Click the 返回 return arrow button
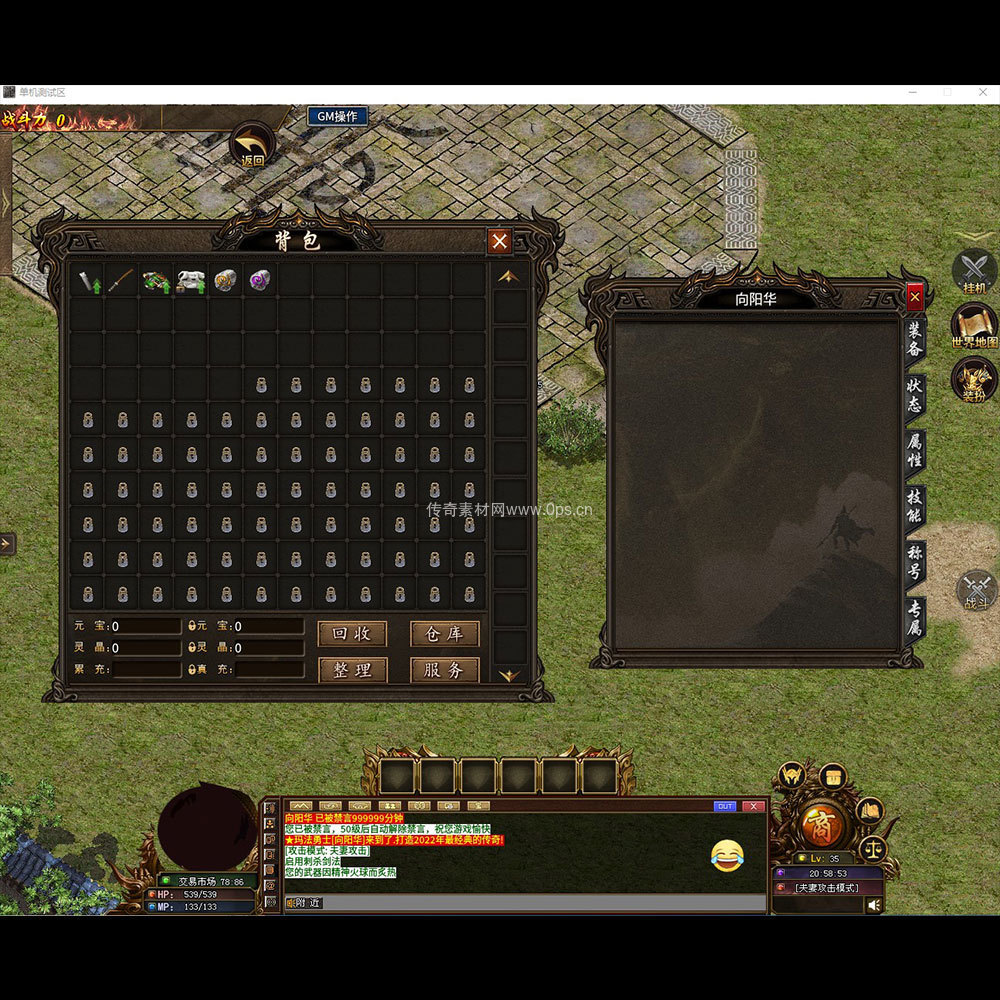Viewport: 1000px width, 1000px height. click(x=252, y=143)
